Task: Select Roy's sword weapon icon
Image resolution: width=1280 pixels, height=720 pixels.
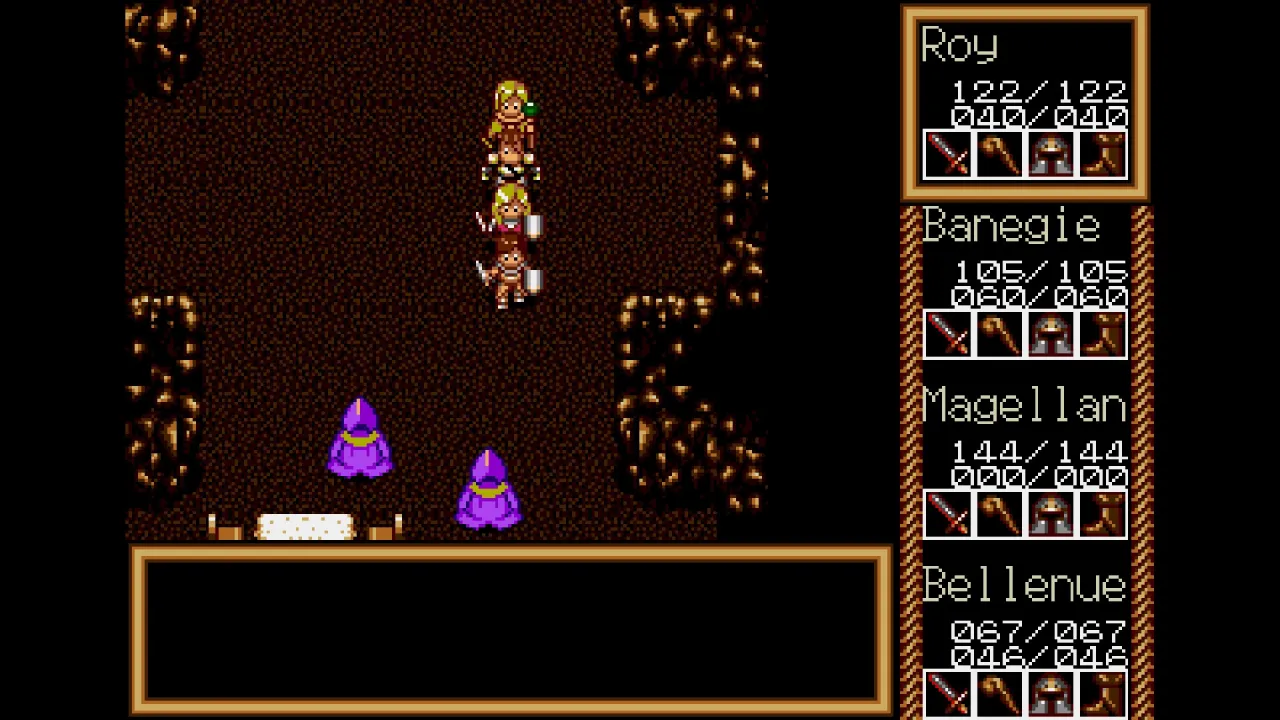Action: (x=948, y=155)
